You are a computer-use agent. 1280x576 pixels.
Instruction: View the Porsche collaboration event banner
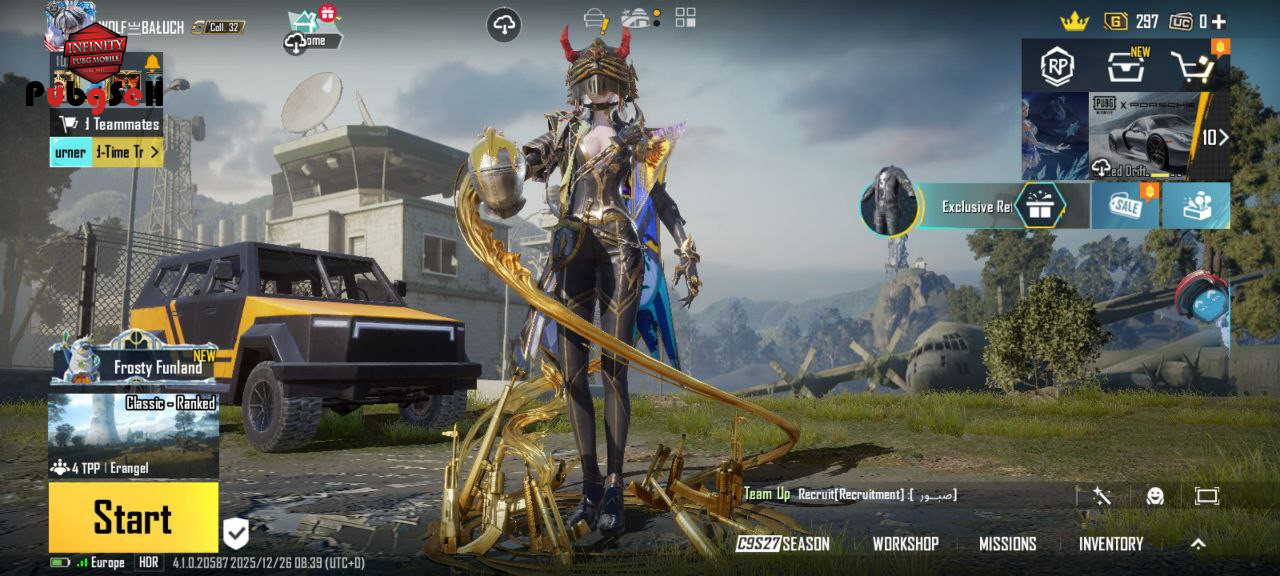1145,136
